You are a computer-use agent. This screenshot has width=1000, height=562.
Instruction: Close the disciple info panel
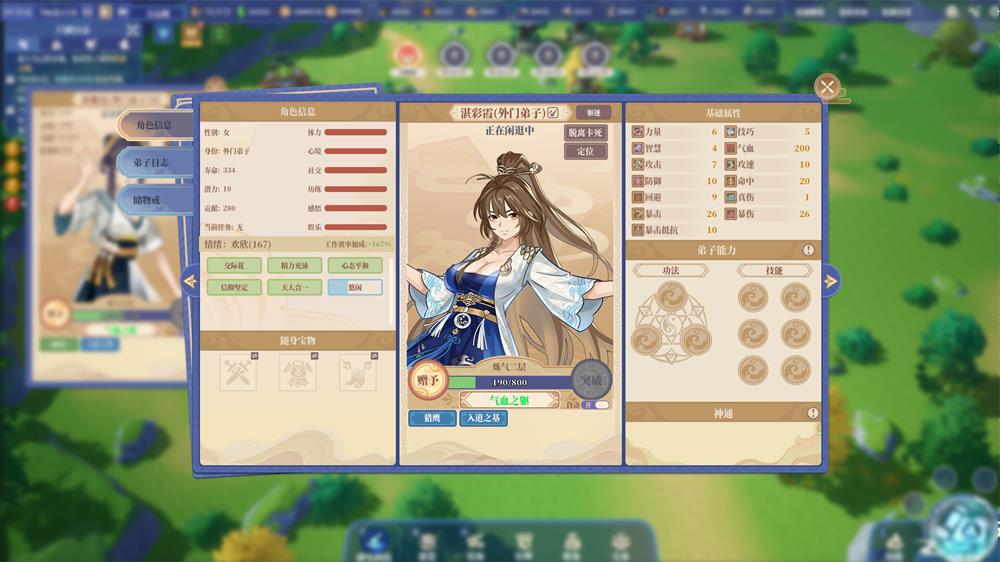827,88
